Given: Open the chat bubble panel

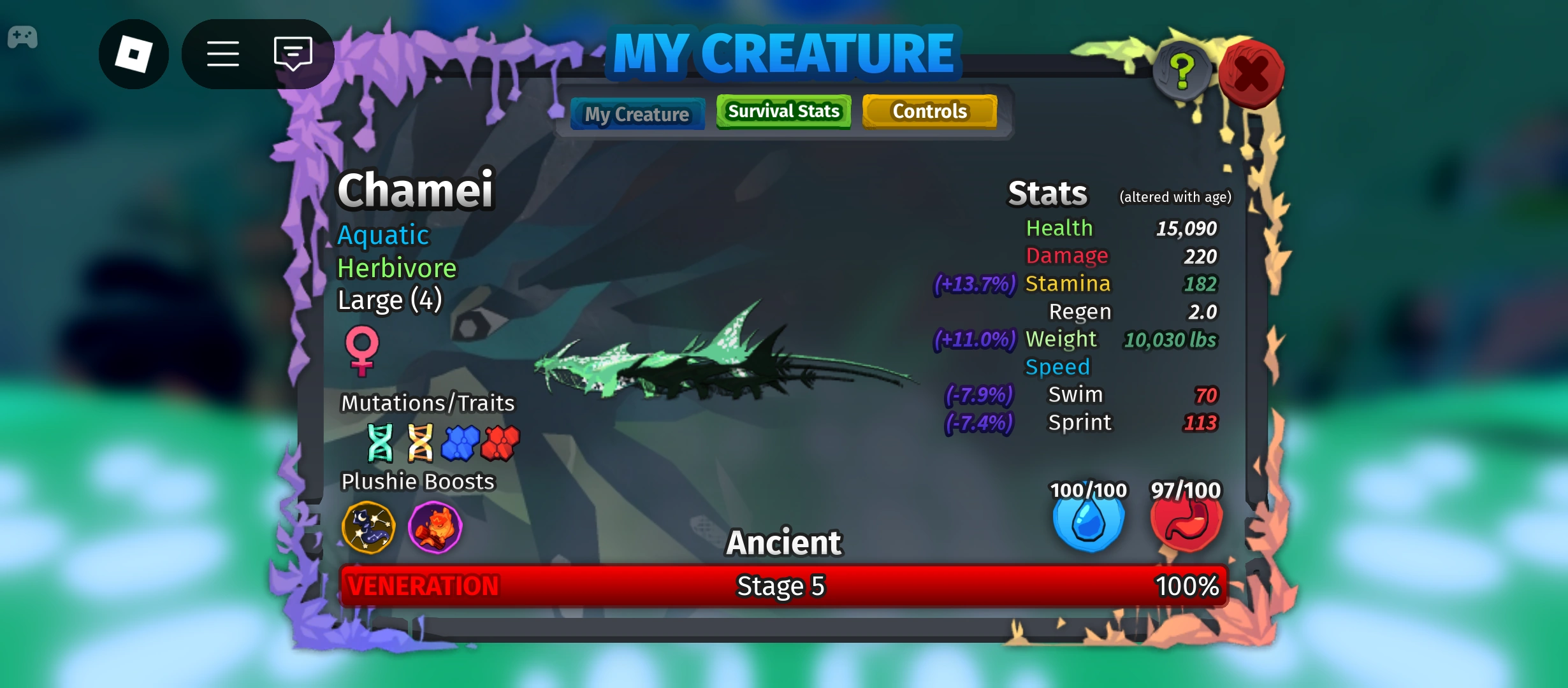Looking at the screenshot, I should point(292,54).
